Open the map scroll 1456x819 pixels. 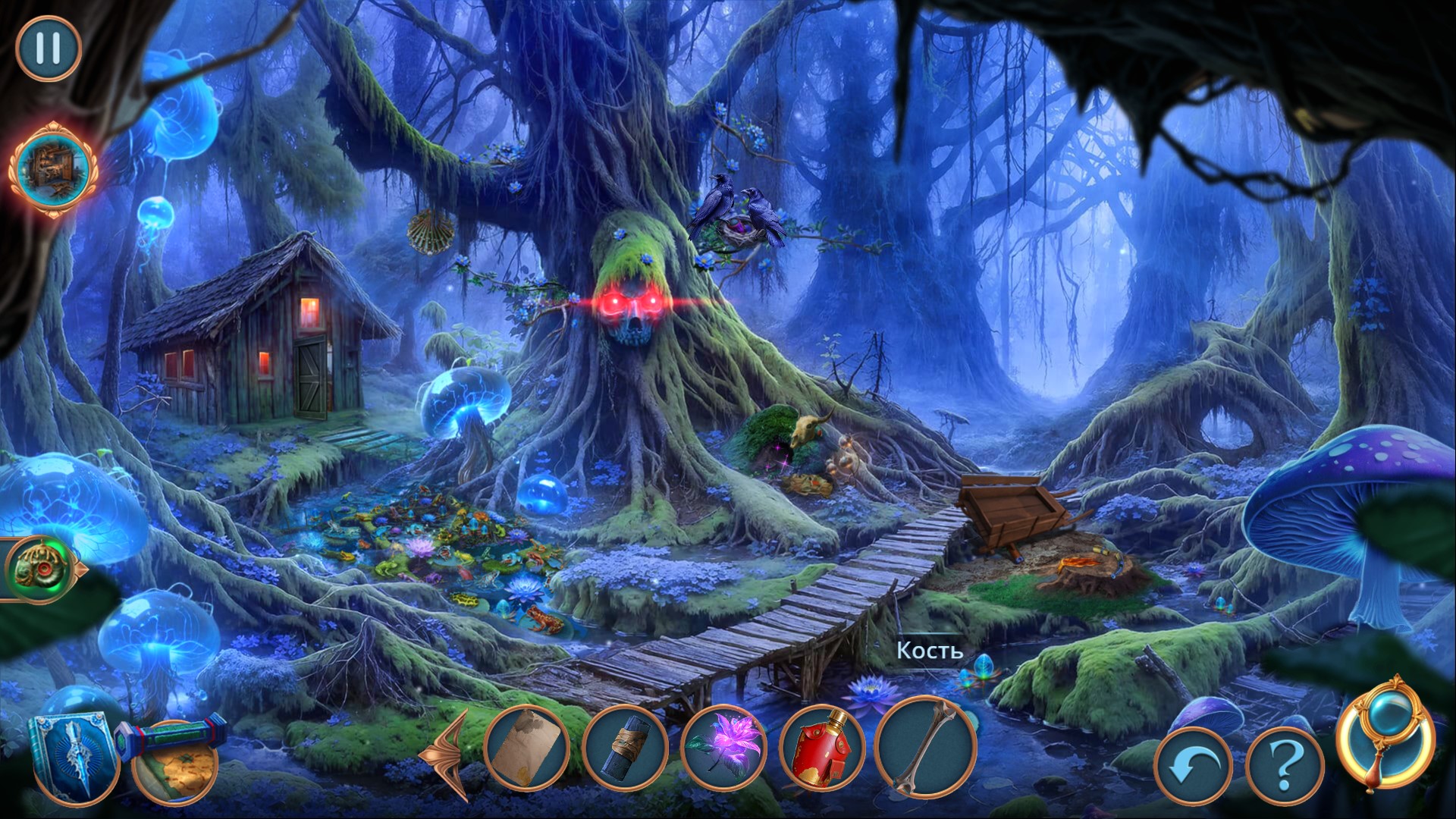176,762
